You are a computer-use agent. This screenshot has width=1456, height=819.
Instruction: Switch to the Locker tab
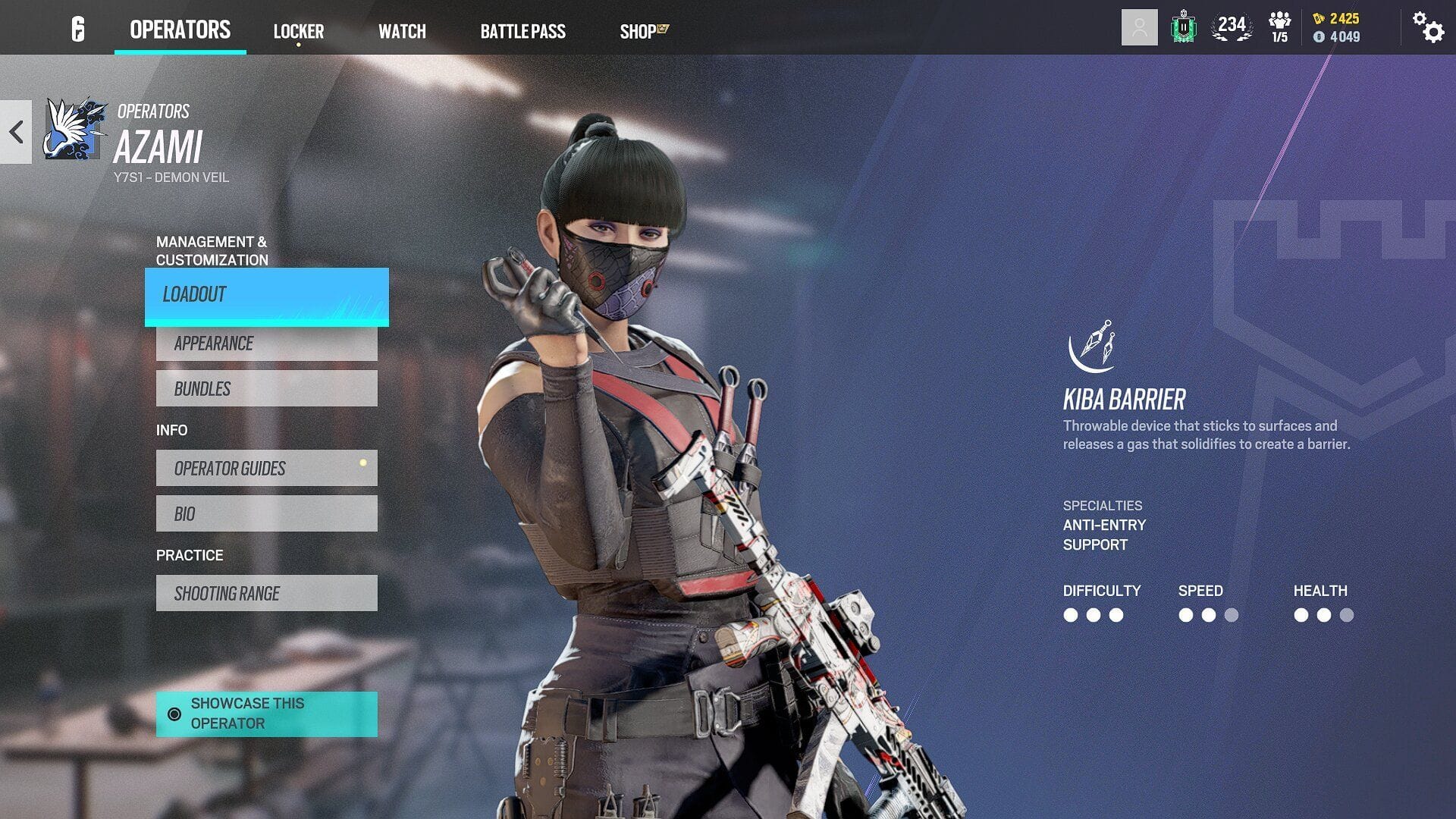(299, 31)
